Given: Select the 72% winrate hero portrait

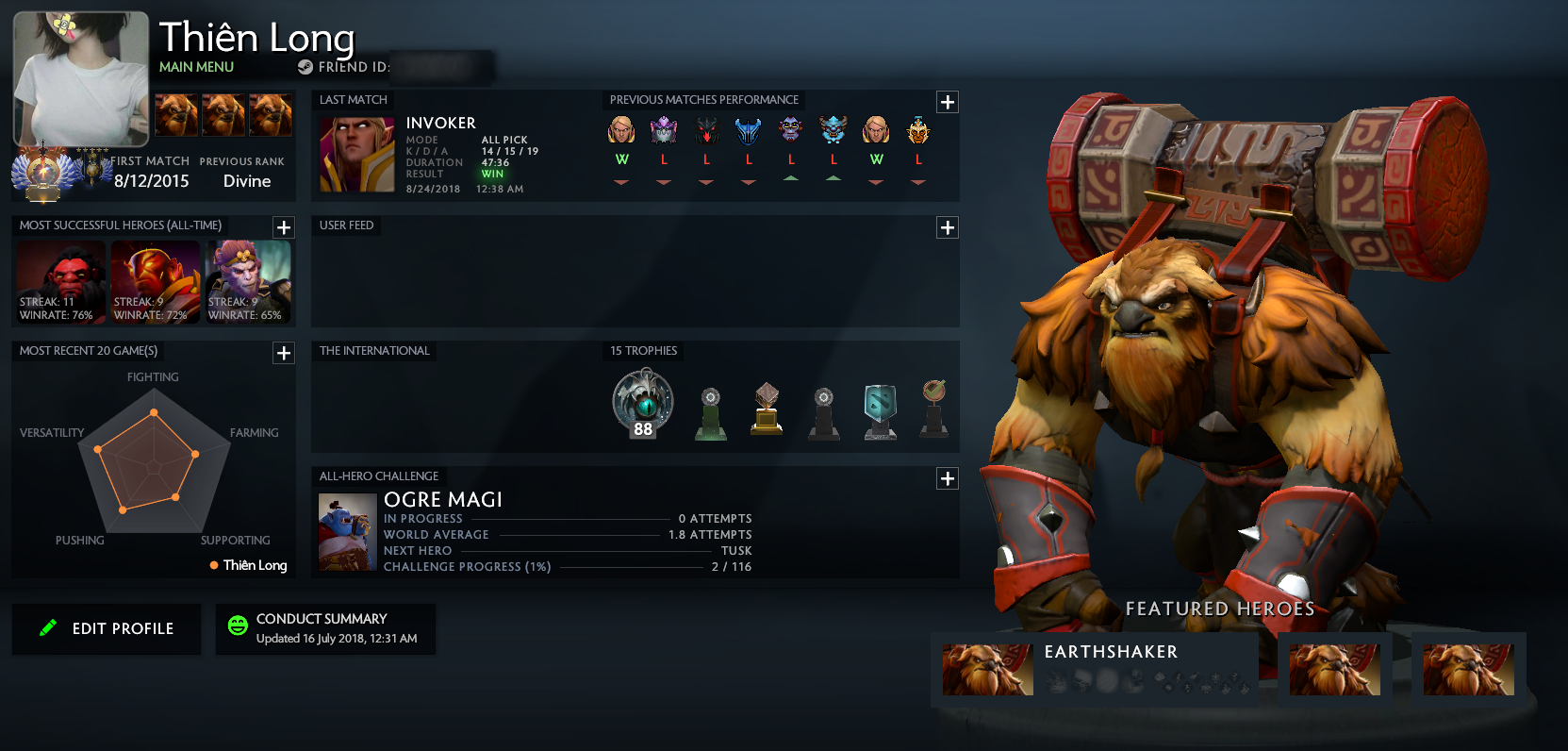Looking at the screenshot, I should click(x=156, y=281).
